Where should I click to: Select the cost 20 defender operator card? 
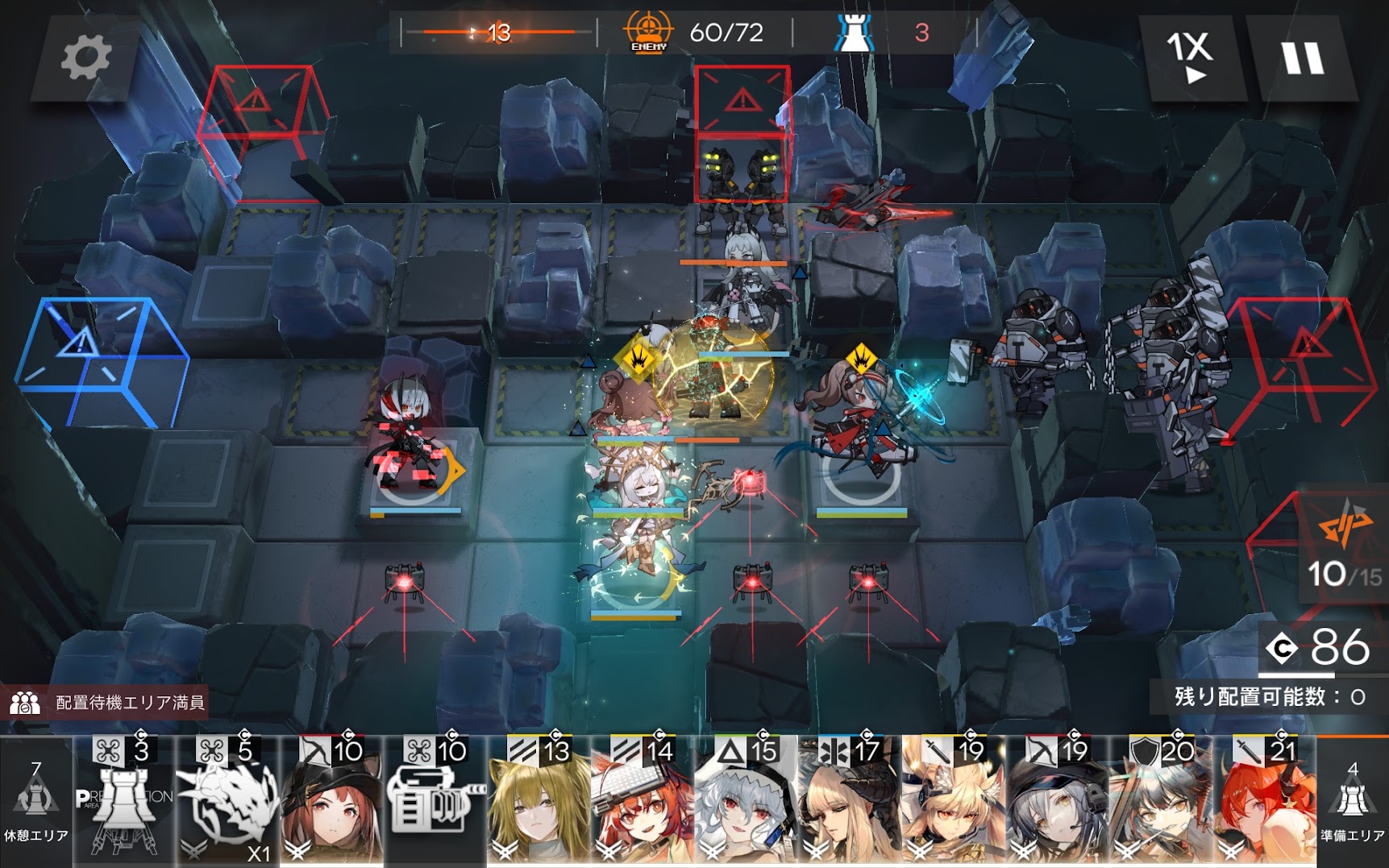click(x=1161, y=802)
